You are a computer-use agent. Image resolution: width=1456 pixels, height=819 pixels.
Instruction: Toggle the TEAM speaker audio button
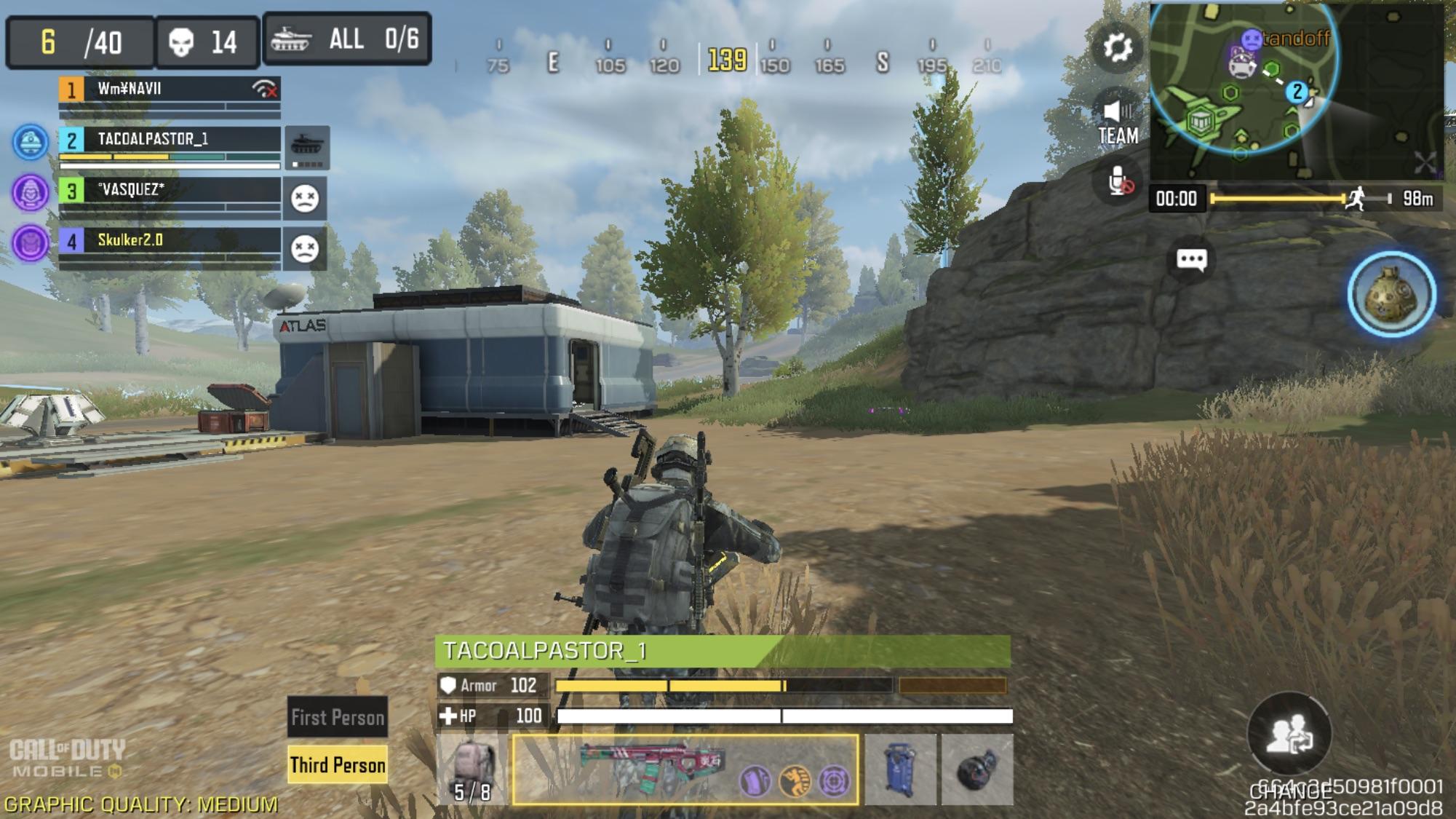[x=1118, y=121]
